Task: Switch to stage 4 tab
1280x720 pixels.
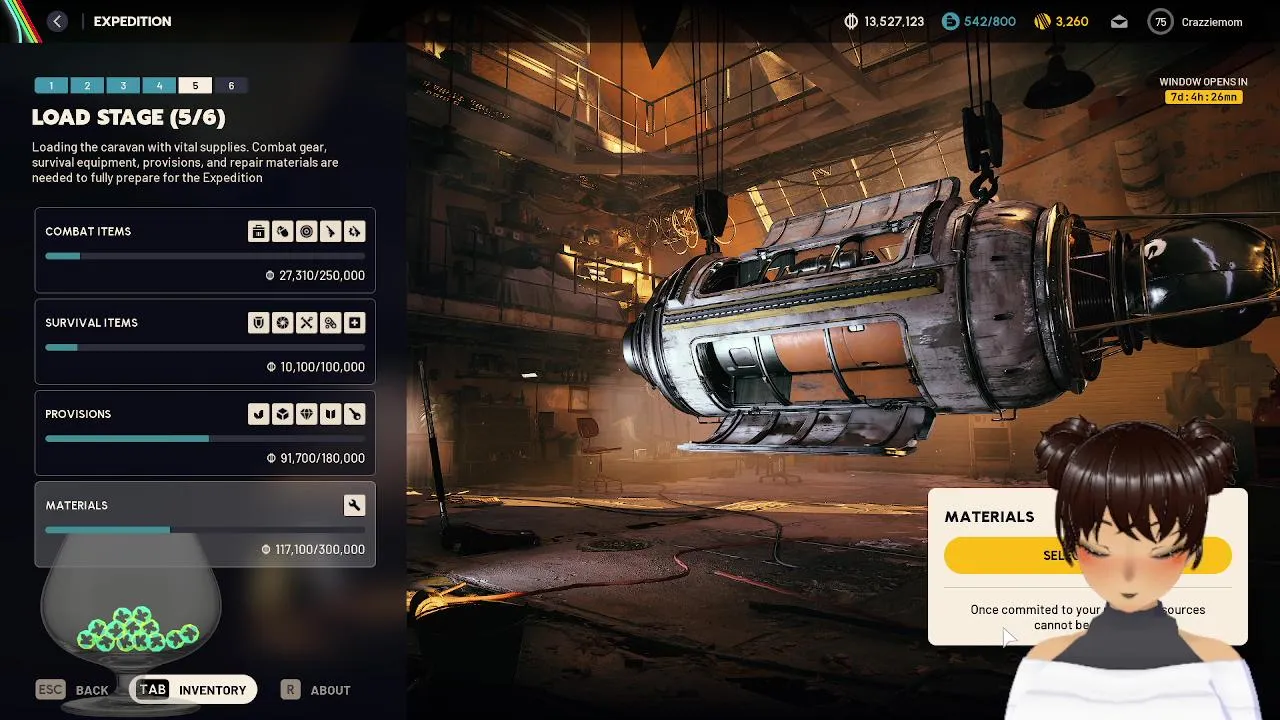Action: tap(159, 86)
